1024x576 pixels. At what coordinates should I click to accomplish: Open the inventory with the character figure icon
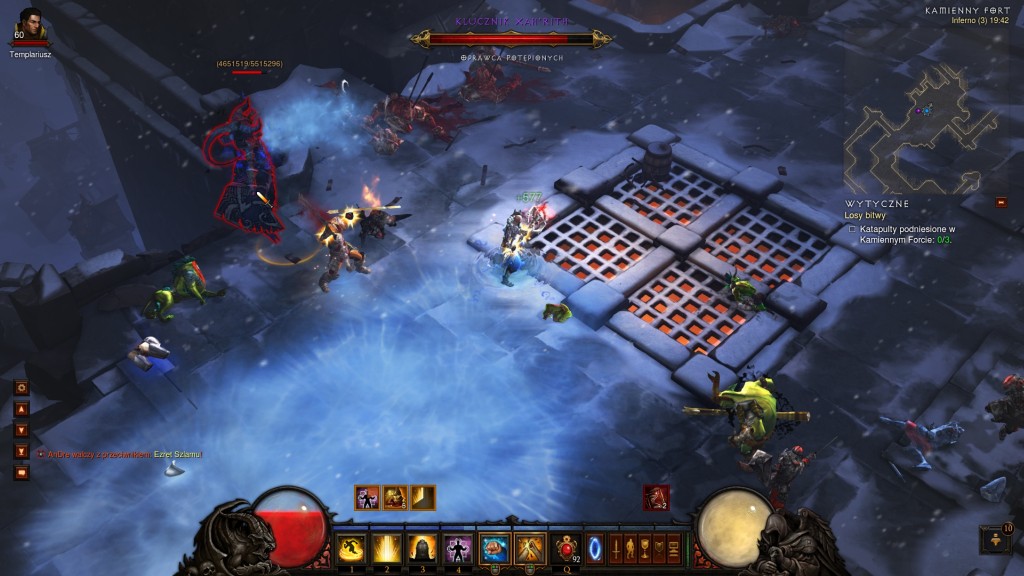(629, 548)
